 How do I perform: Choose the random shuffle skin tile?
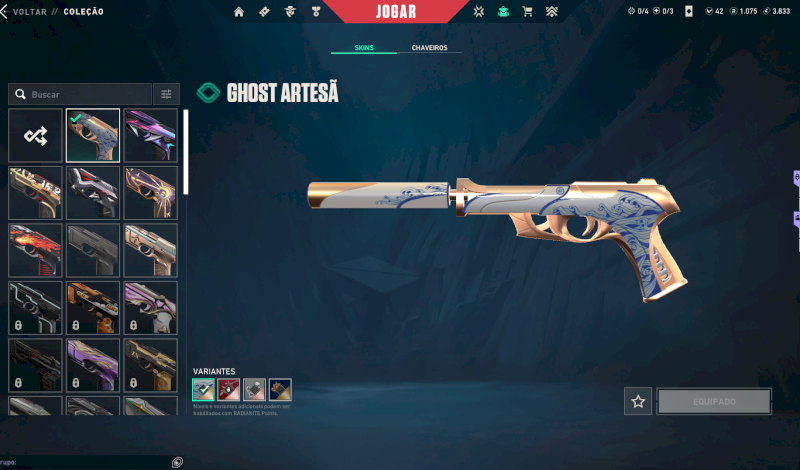35,135
